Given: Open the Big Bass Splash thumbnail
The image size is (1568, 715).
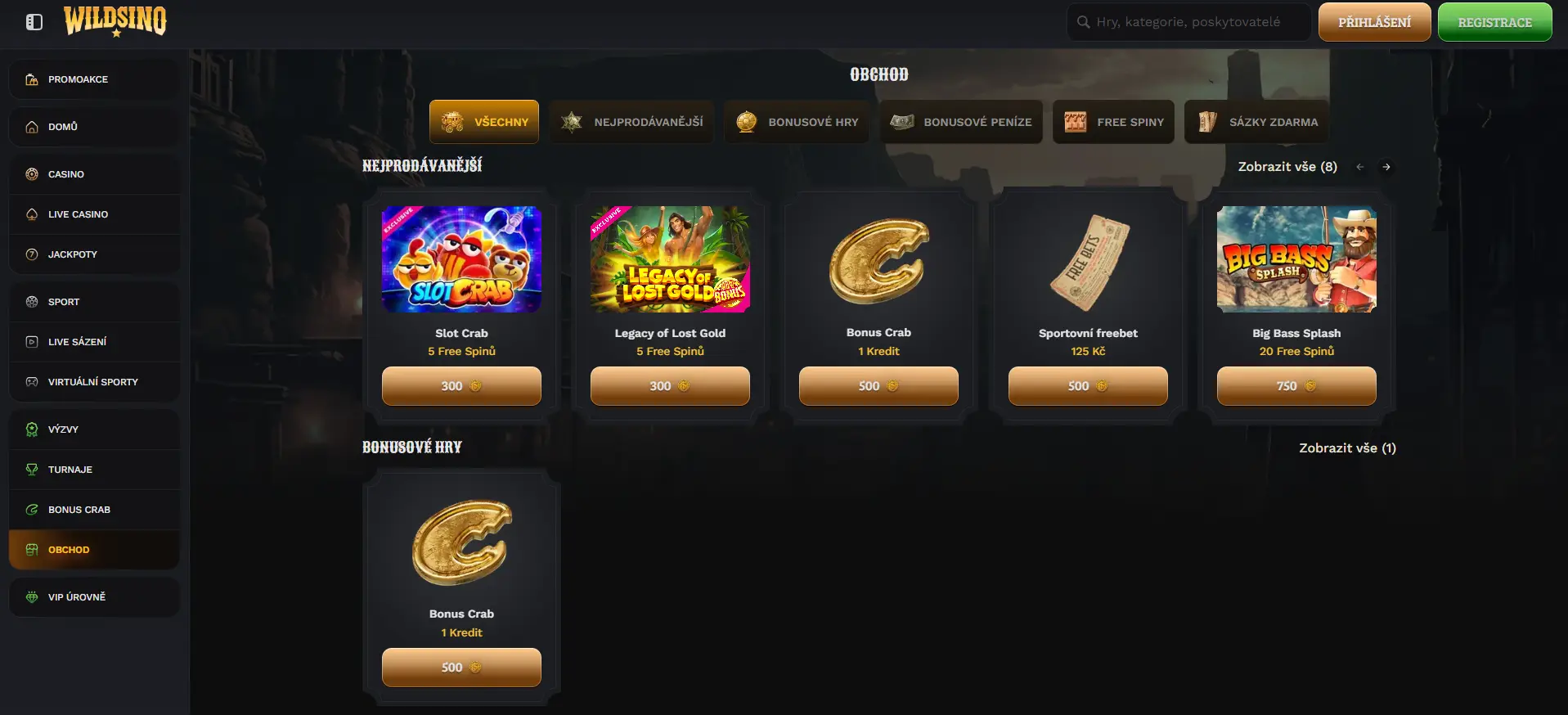Looking at the screenshot, I should coord(1296,259).
